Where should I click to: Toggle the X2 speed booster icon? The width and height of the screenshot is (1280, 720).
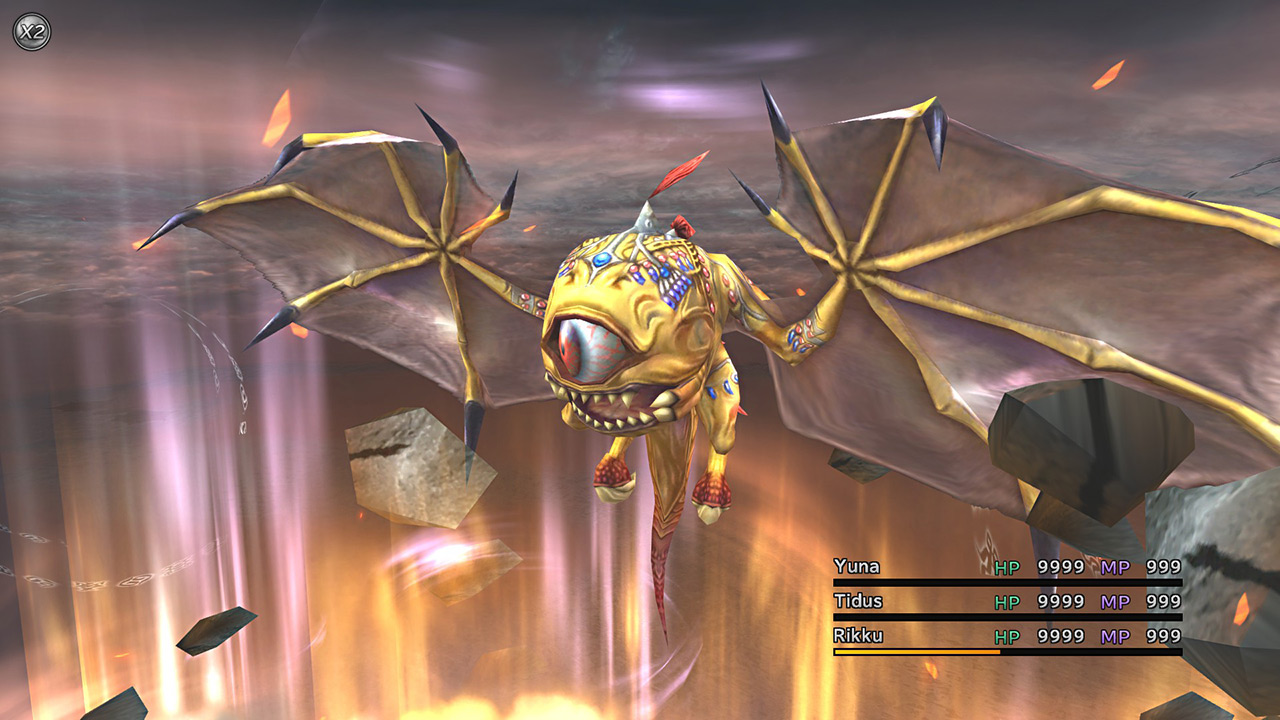[x=31, y=31]
